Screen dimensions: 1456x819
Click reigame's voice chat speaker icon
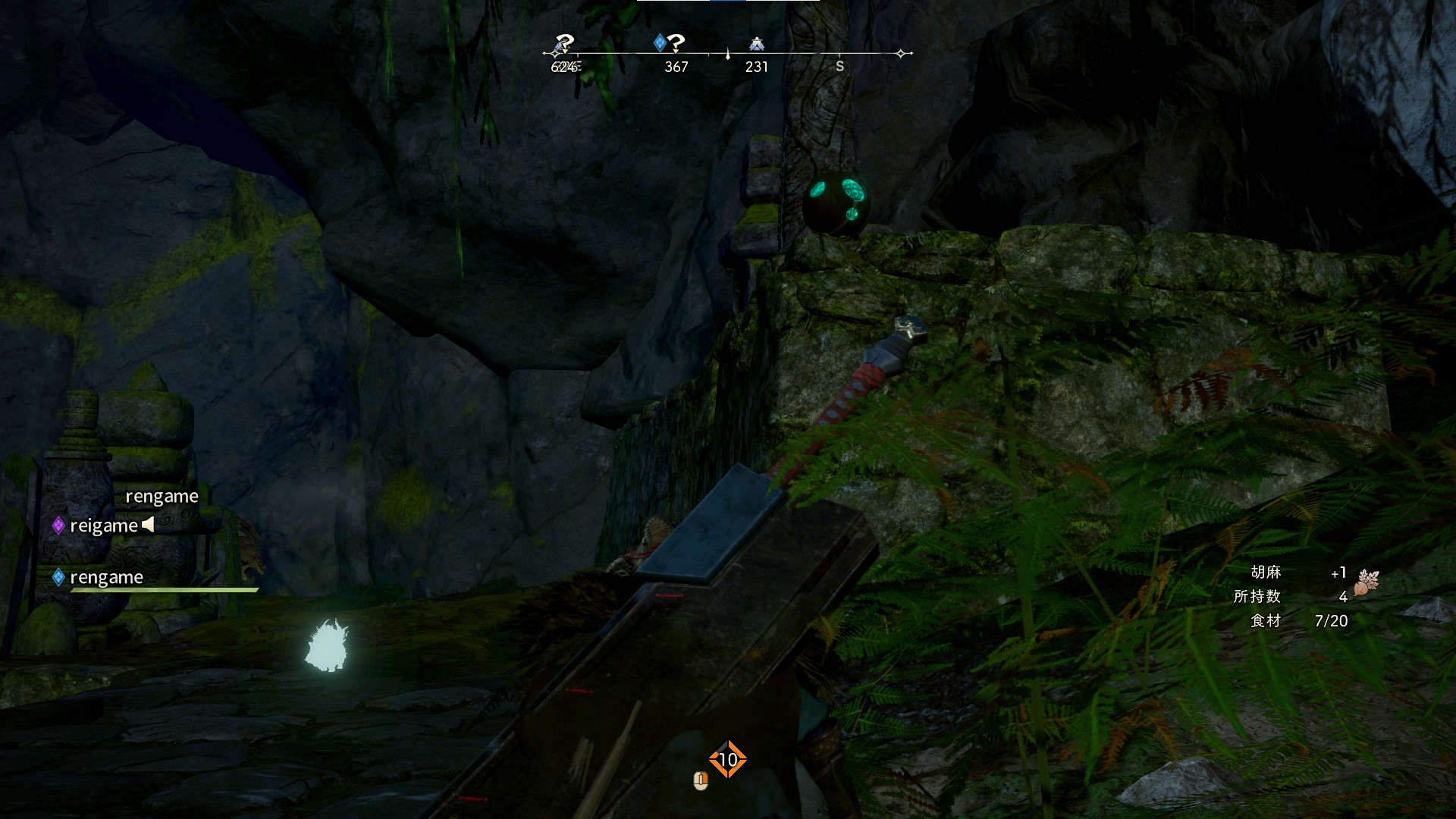(x=148, y=524)
